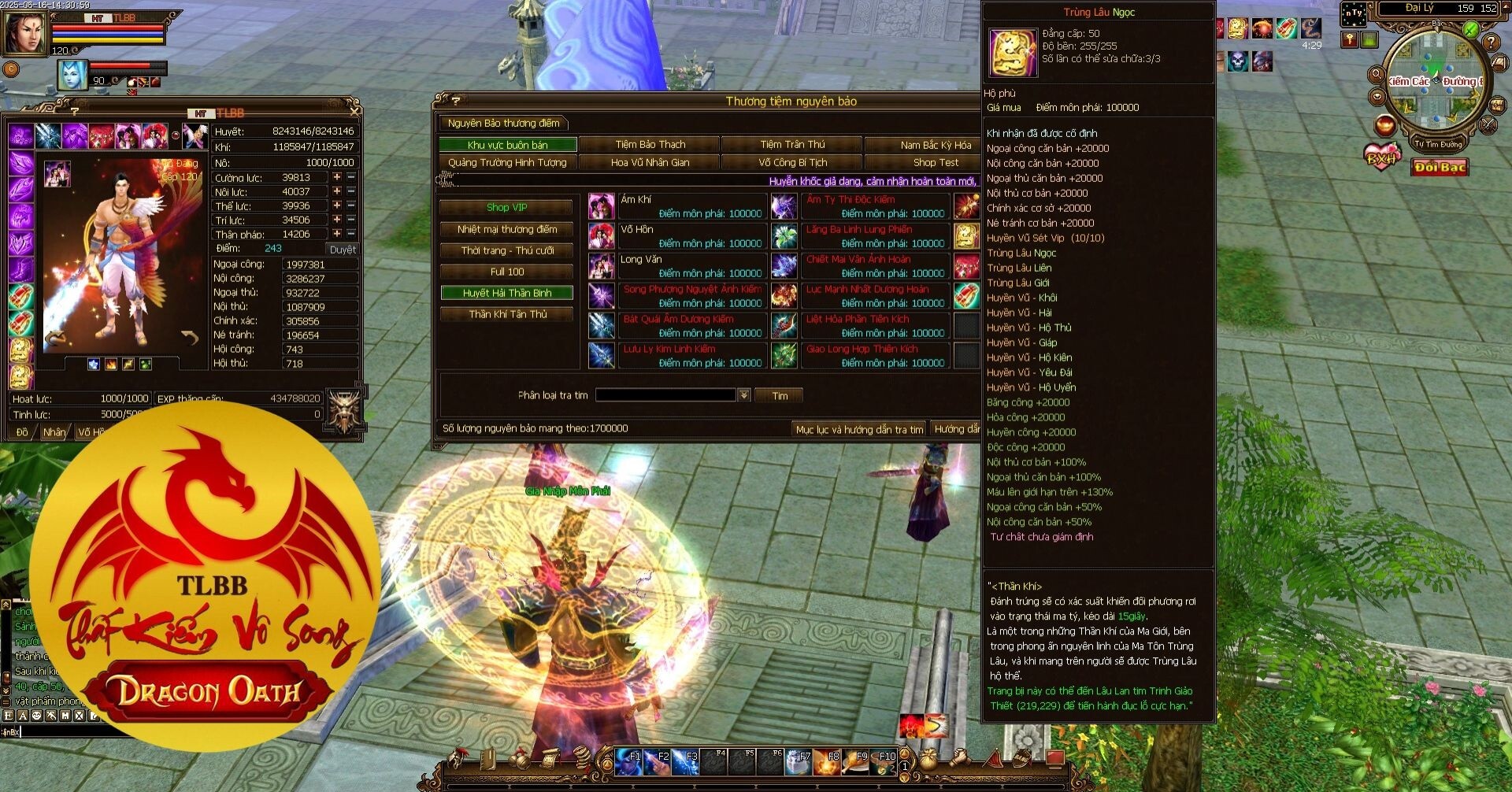Close the character stats window

[354, 112]
